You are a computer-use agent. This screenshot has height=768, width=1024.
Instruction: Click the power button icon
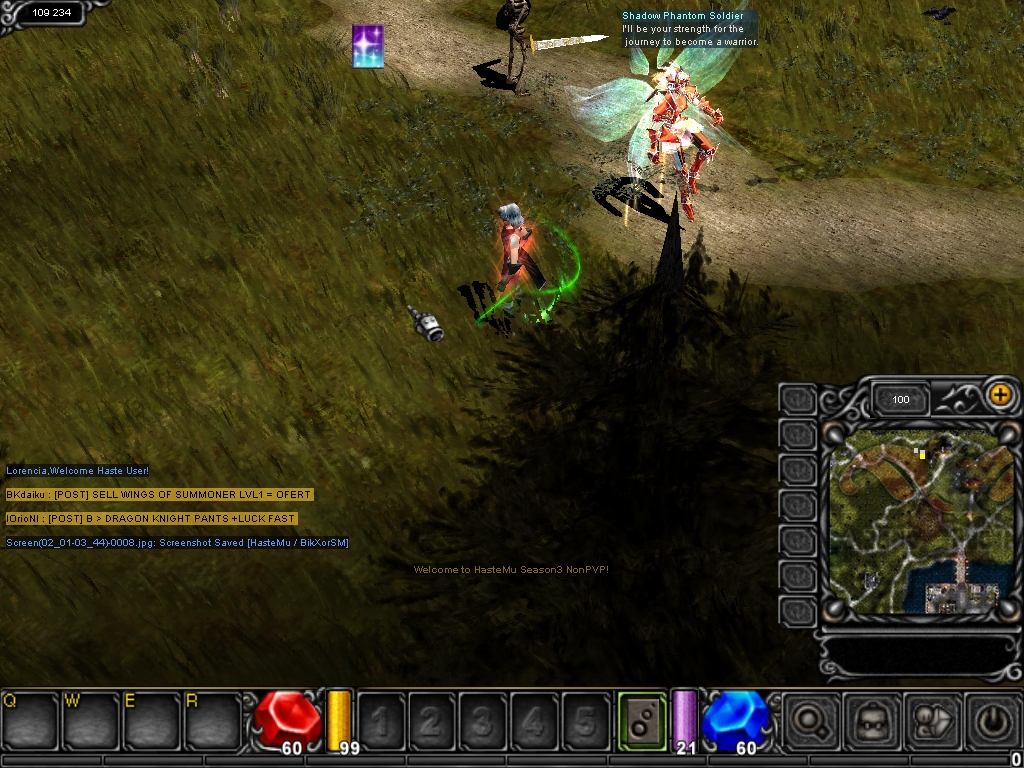pyautogui.click(x=993, y=720)
